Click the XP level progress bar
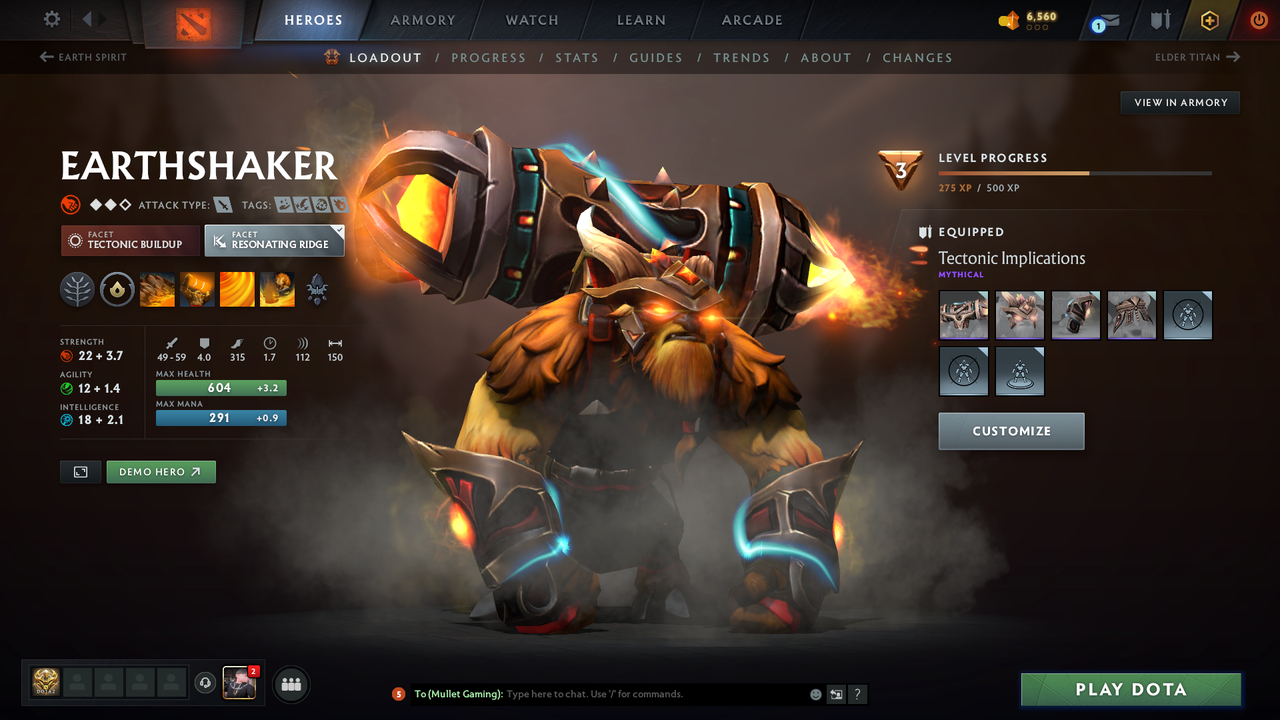Image resolution: width=1280 pixels, height=720 pixels. (1075, 172)
